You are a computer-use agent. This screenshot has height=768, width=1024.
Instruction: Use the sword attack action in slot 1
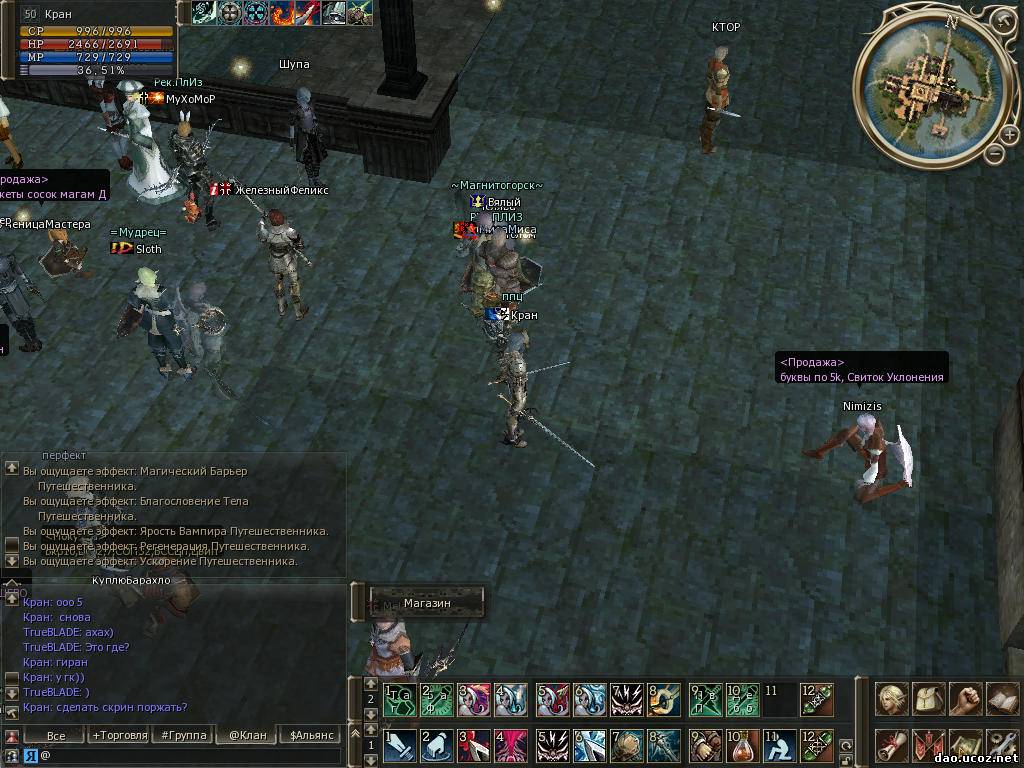tap(399, 745)
